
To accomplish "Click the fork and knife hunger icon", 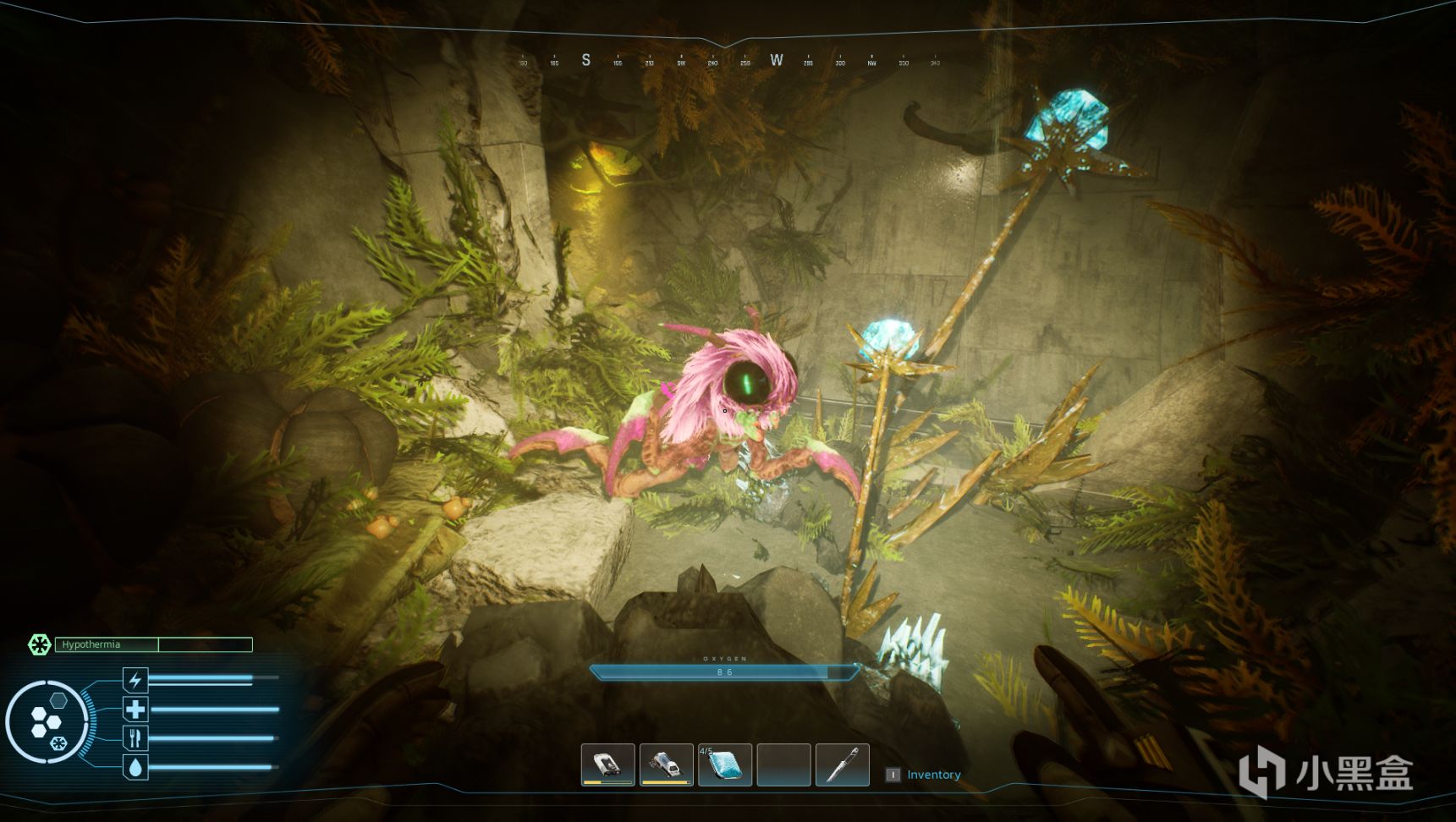I will pyautogui.click(x=135, y=737).
